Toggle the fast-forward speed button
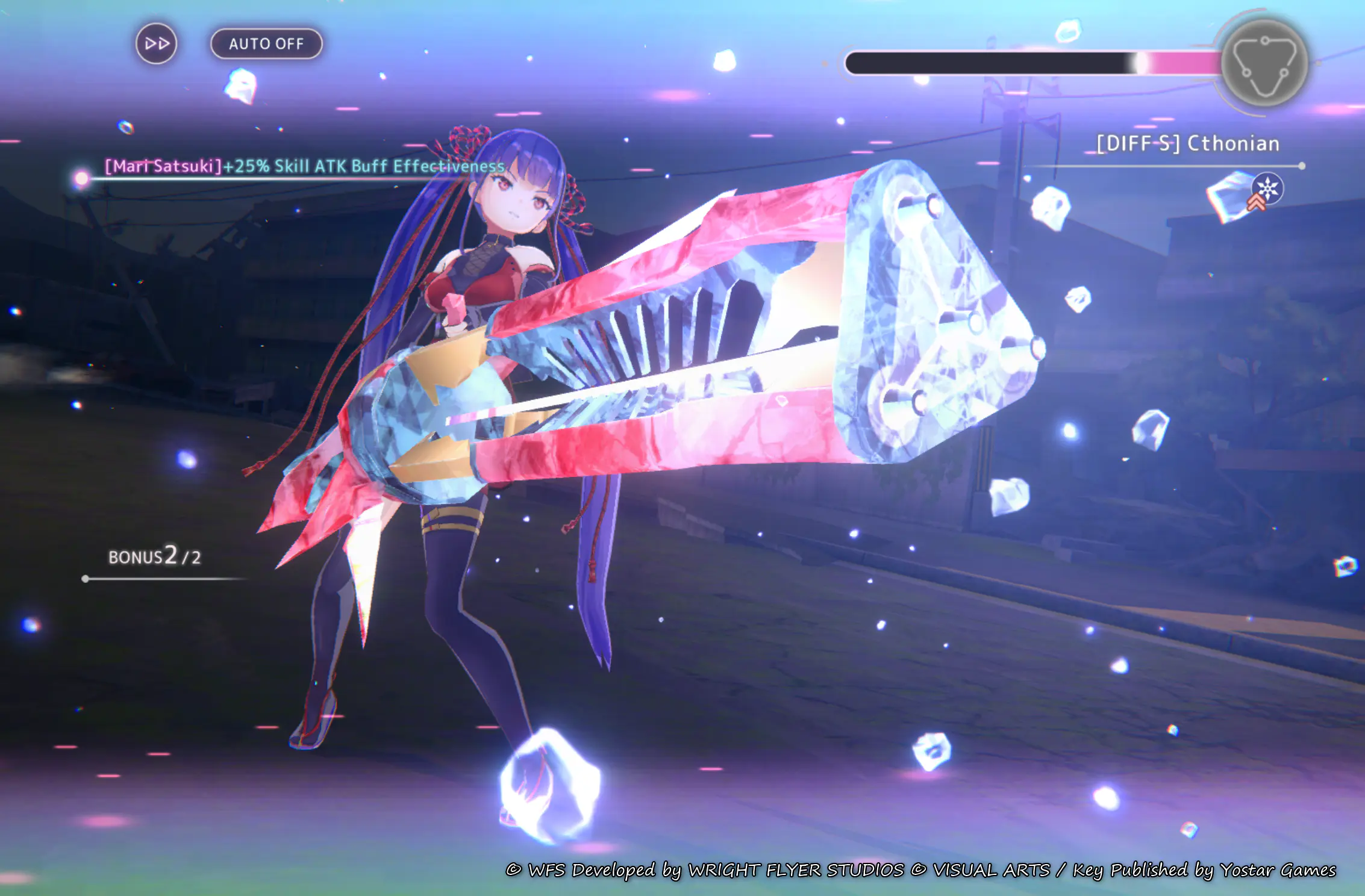This screenshot has height=896, width=1365. point(157,44)
